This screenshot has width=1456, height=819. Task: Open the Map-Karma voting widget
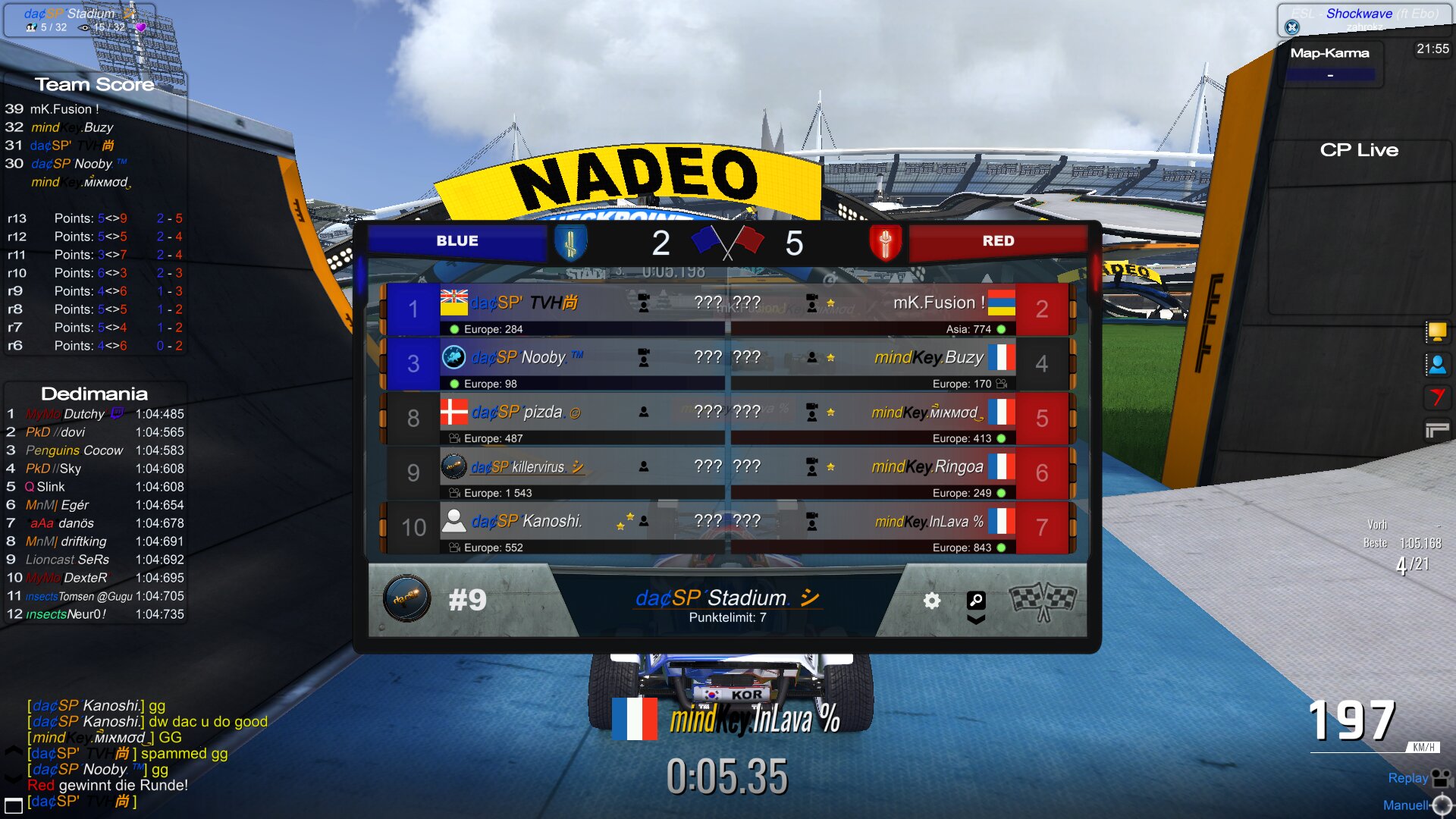[1330, 64]
